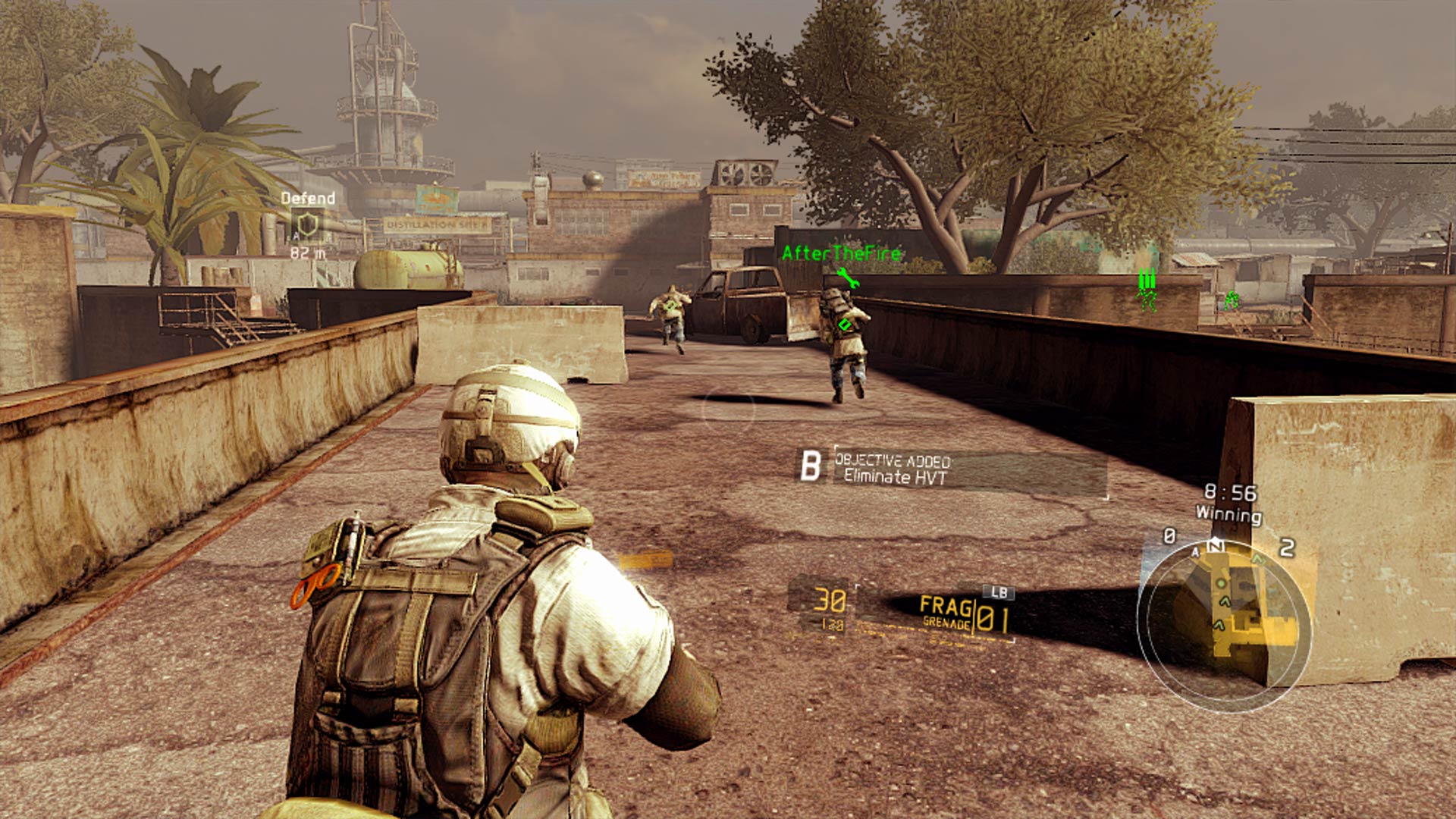Image resolution: width=1456 pixels, height=819 pixels.
Task: Toggle the teammate arrow marker on the minimap
Action: 1224,601
